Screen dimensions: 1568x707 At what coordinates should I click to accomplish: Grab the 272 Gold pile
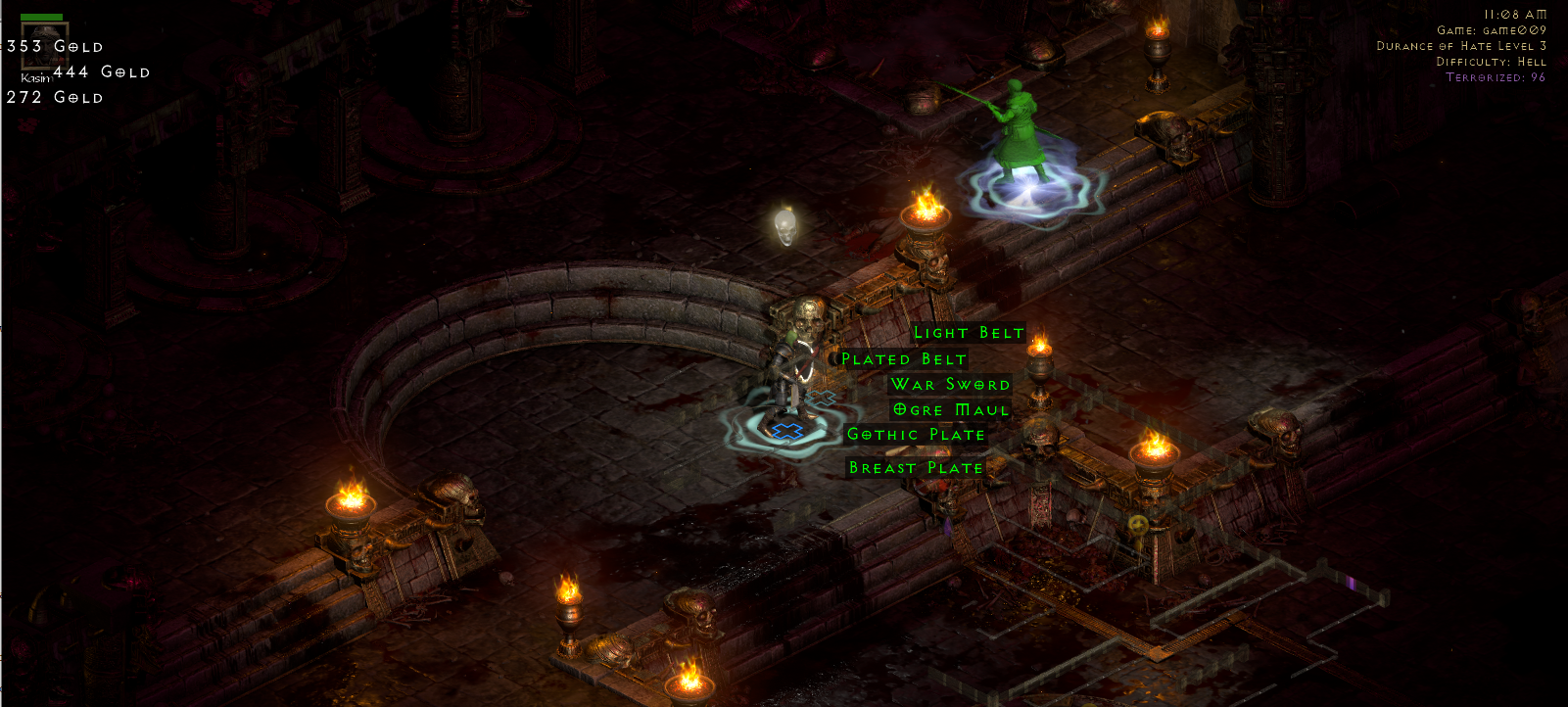point(54,98)
